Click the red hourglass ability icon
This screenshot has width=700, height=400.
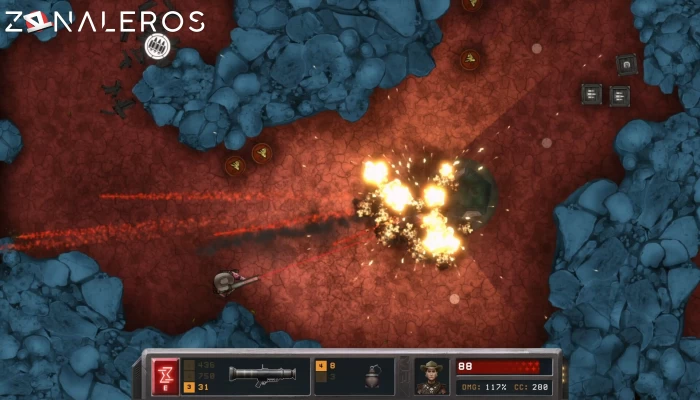coord(165,375)
